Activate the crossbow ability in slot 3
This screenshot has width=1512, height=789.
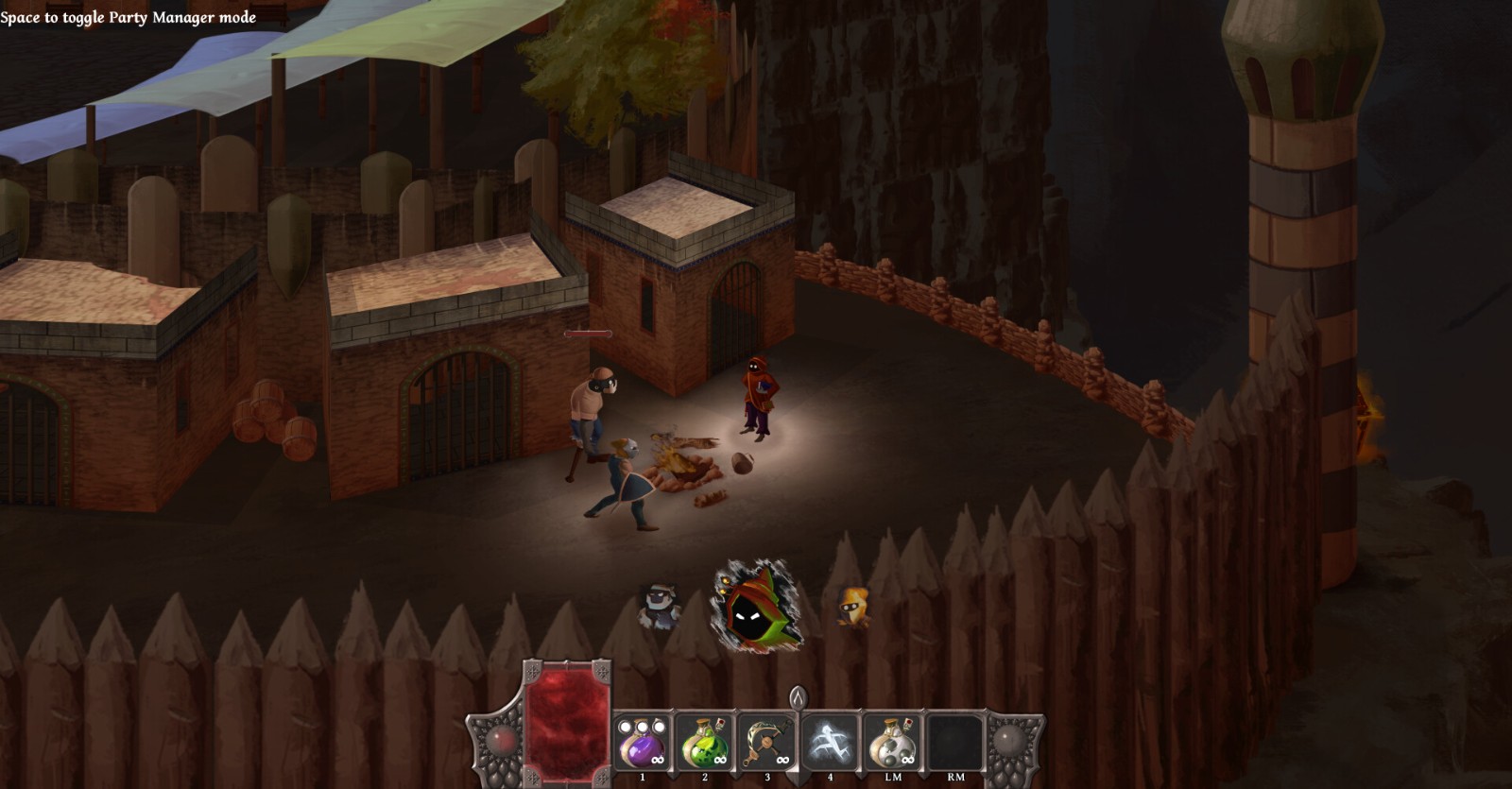click(x=767, y=743)
